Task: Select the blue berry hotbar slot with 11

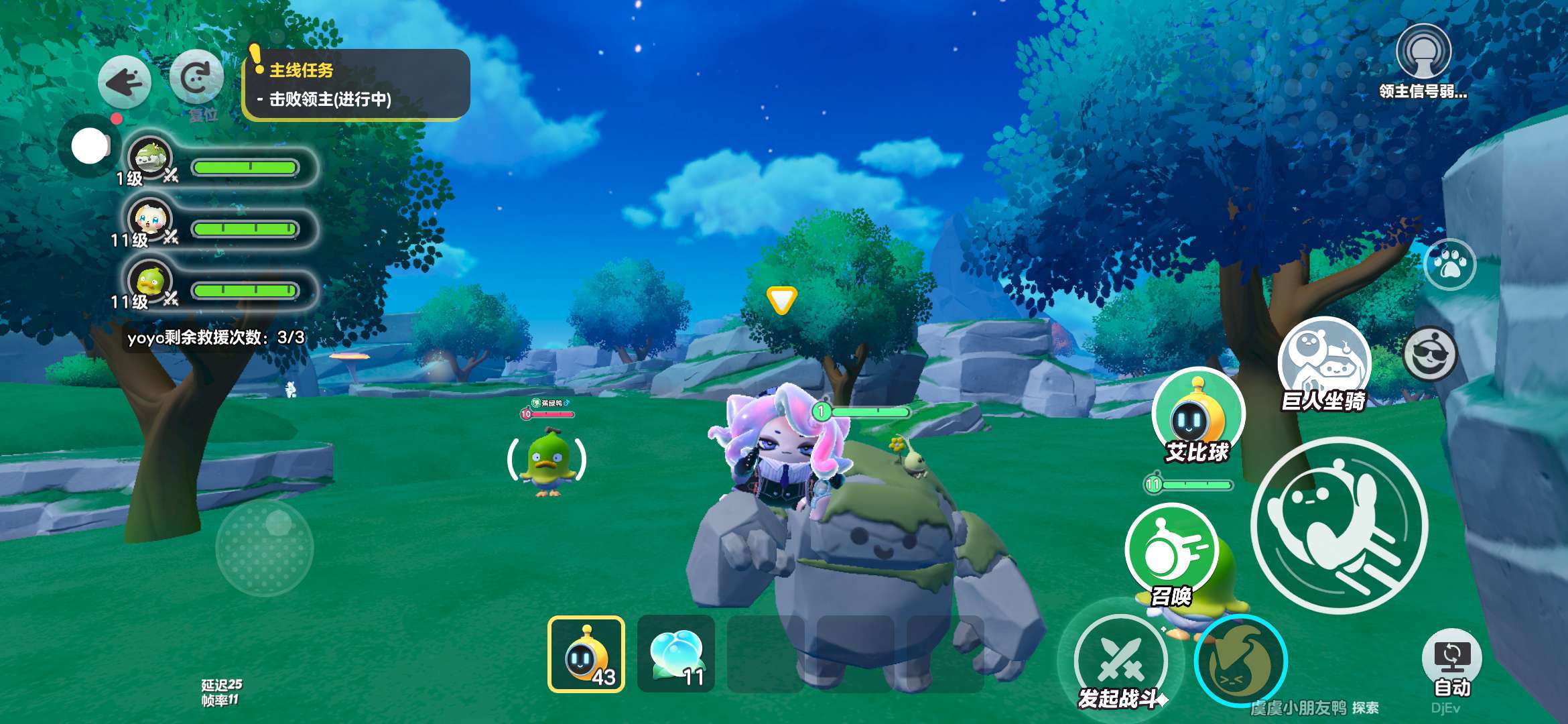Action: (676, 654)
